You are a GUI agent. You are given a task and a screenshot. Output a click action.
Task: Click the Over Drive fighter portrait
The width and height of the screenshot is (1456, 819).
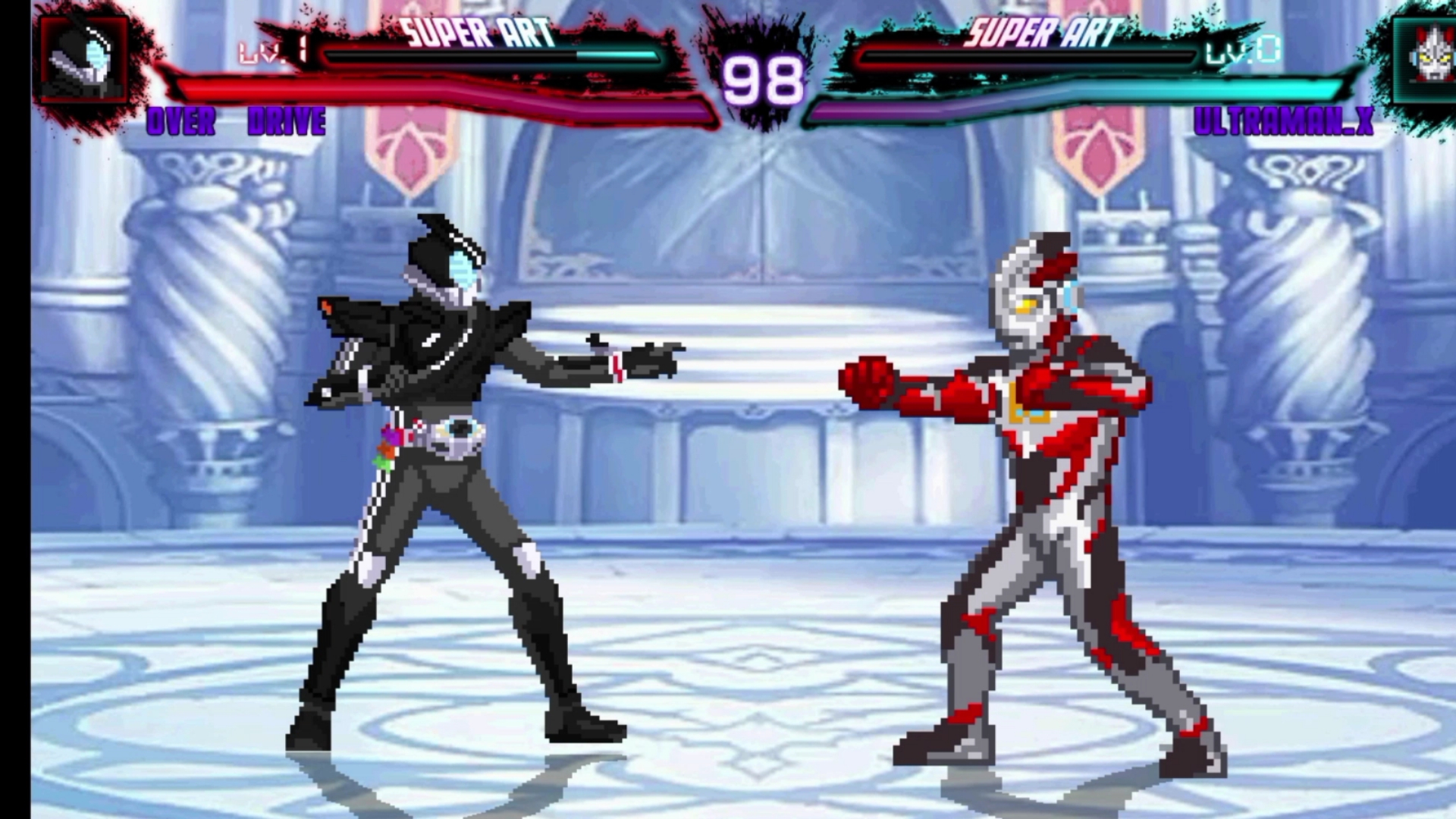85,61
